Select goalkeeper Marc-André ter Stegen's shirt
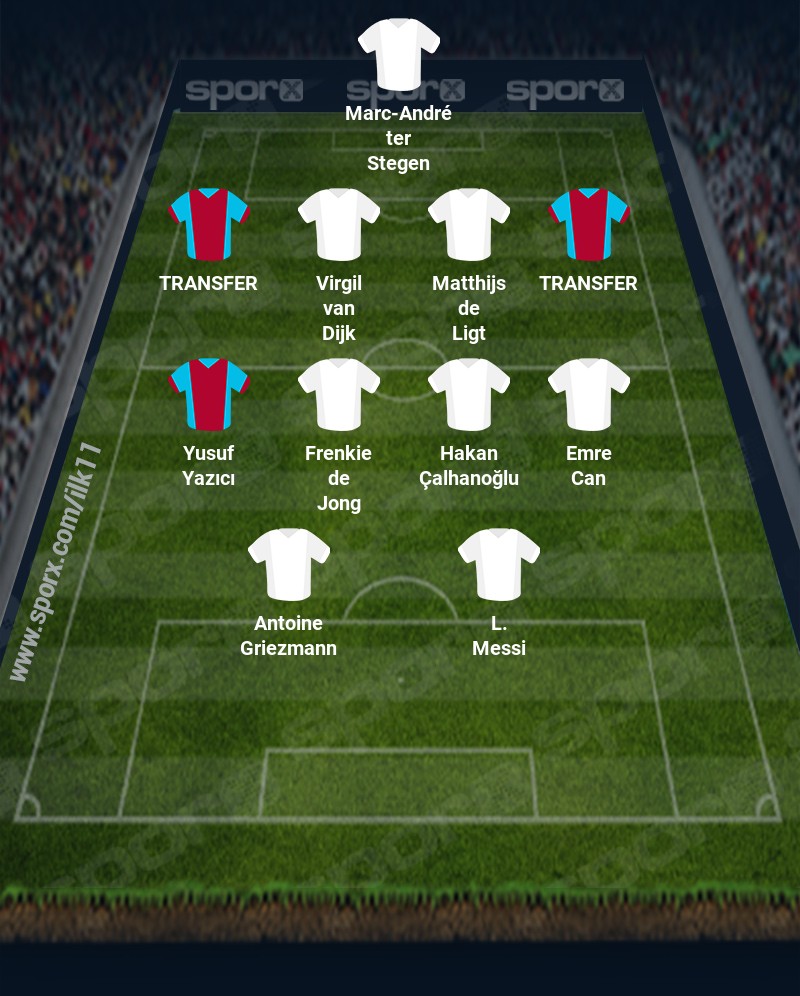The image size is (800, 996). [x=398, y=53]
